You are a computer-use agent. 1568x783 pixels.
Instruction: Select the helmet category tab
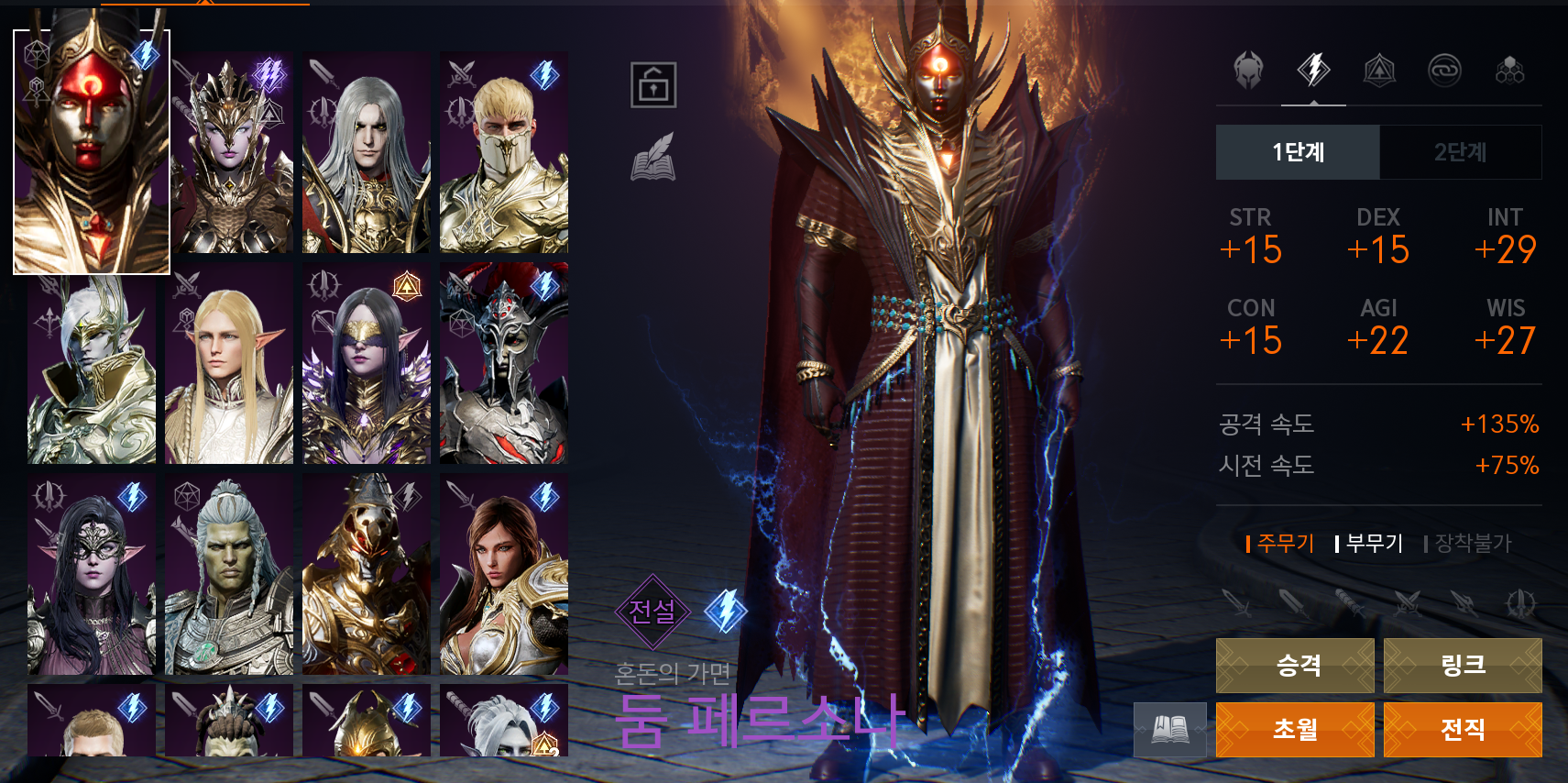pos(1248,70)
